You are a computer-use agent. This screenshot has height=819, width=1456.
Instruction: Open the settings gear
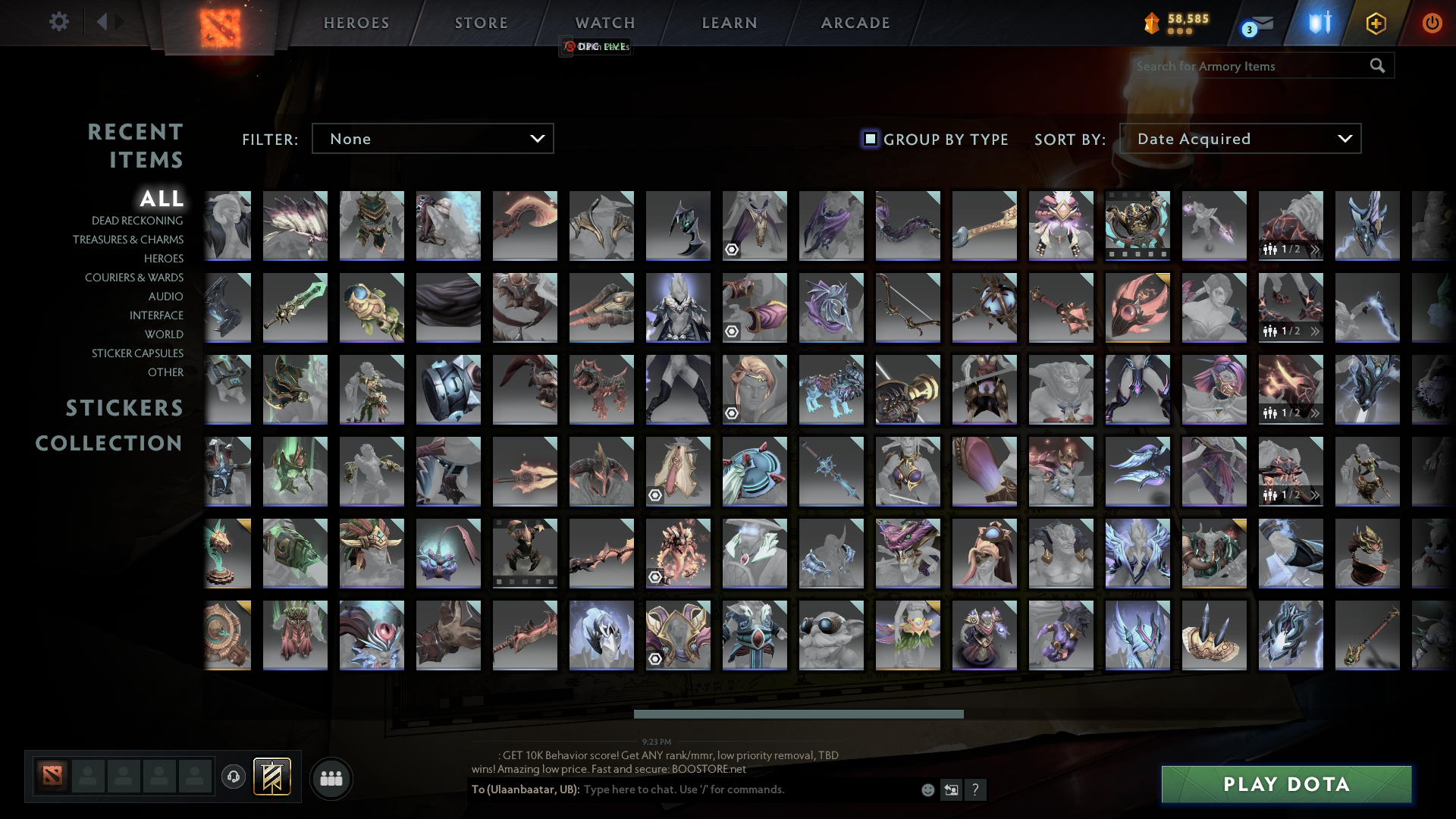click(59, 23)
